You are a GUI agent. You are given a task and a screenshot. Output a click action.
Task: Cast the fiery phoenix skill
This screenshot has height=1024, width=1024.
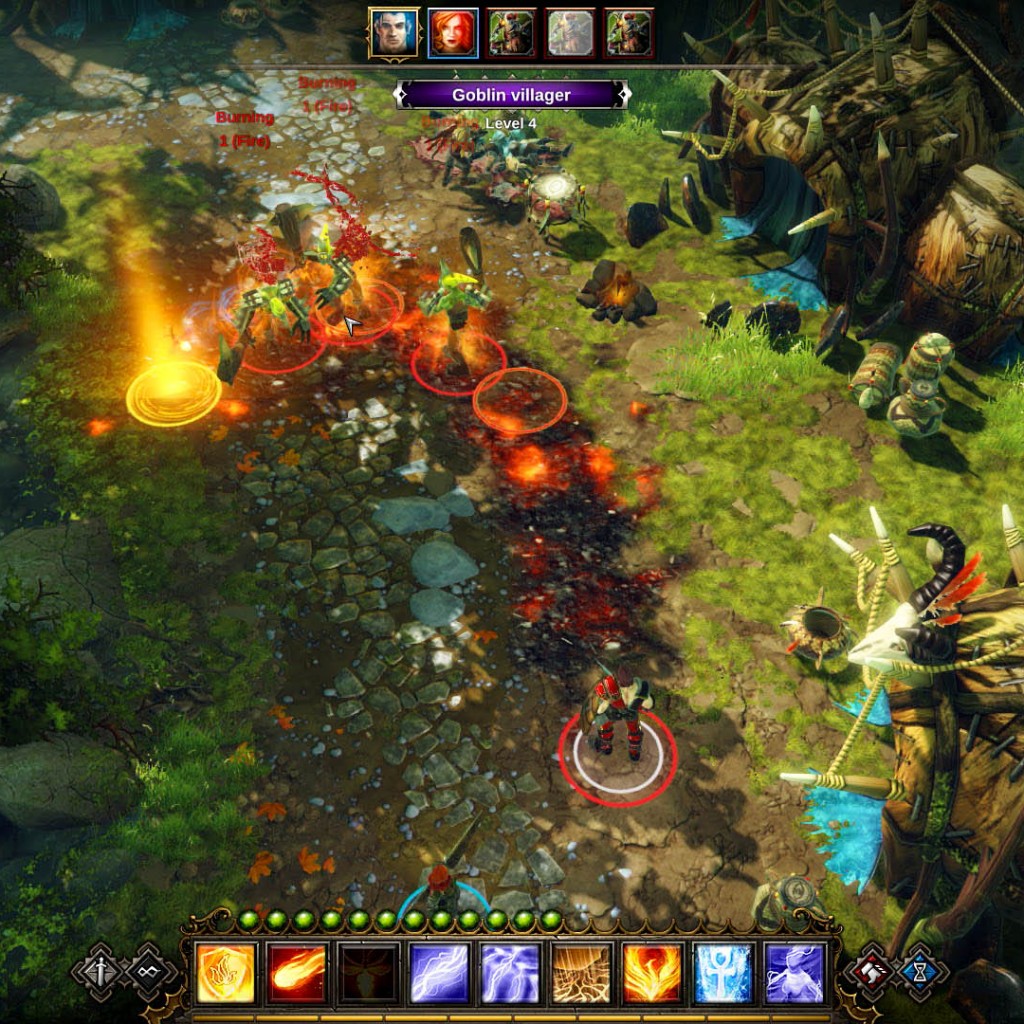652,973
